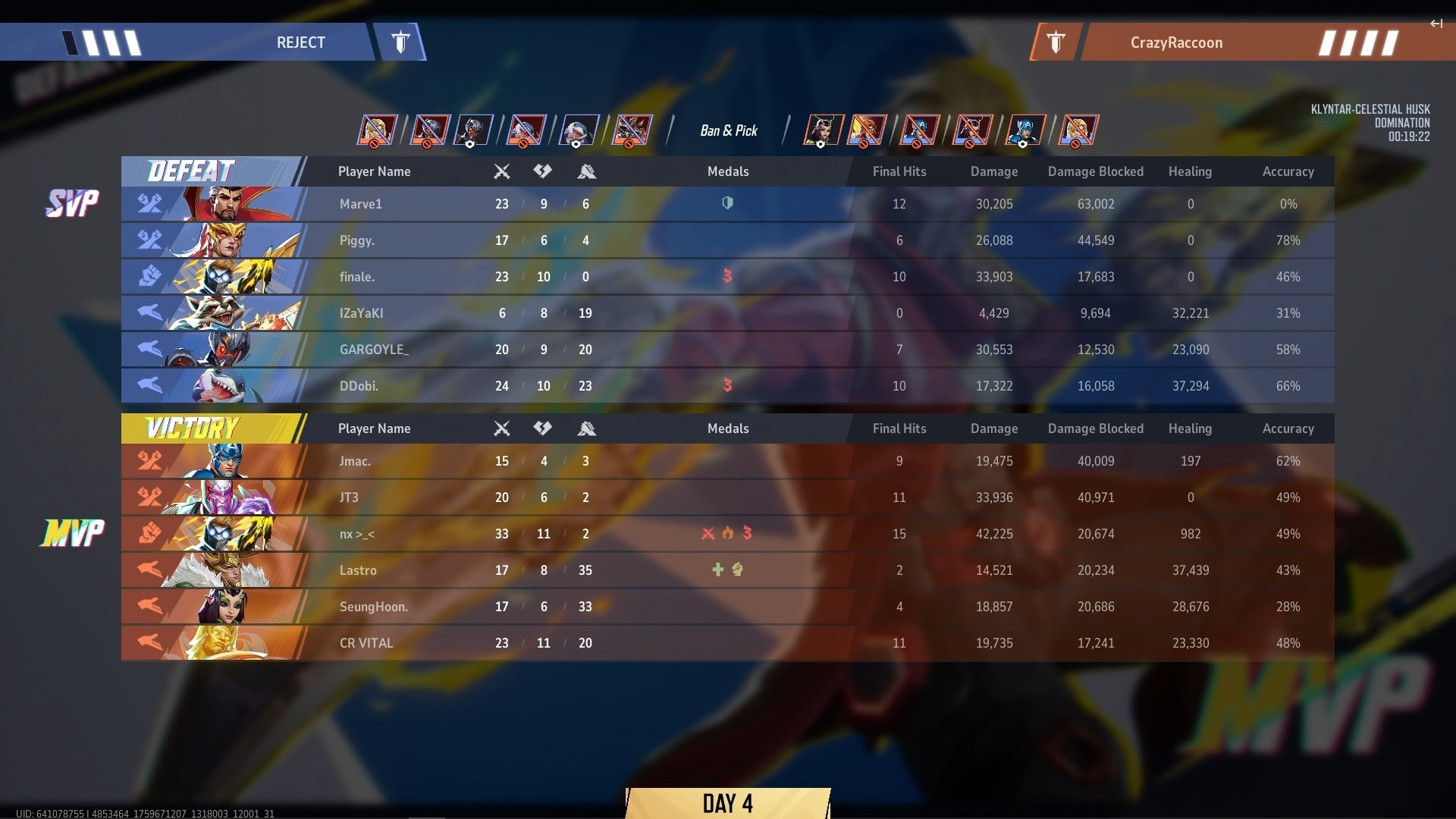Image resolution: width=1456 pixels, height=819 pixels.
Task: Click the back arrow in top-right corner
Action: pos(1436,24)
